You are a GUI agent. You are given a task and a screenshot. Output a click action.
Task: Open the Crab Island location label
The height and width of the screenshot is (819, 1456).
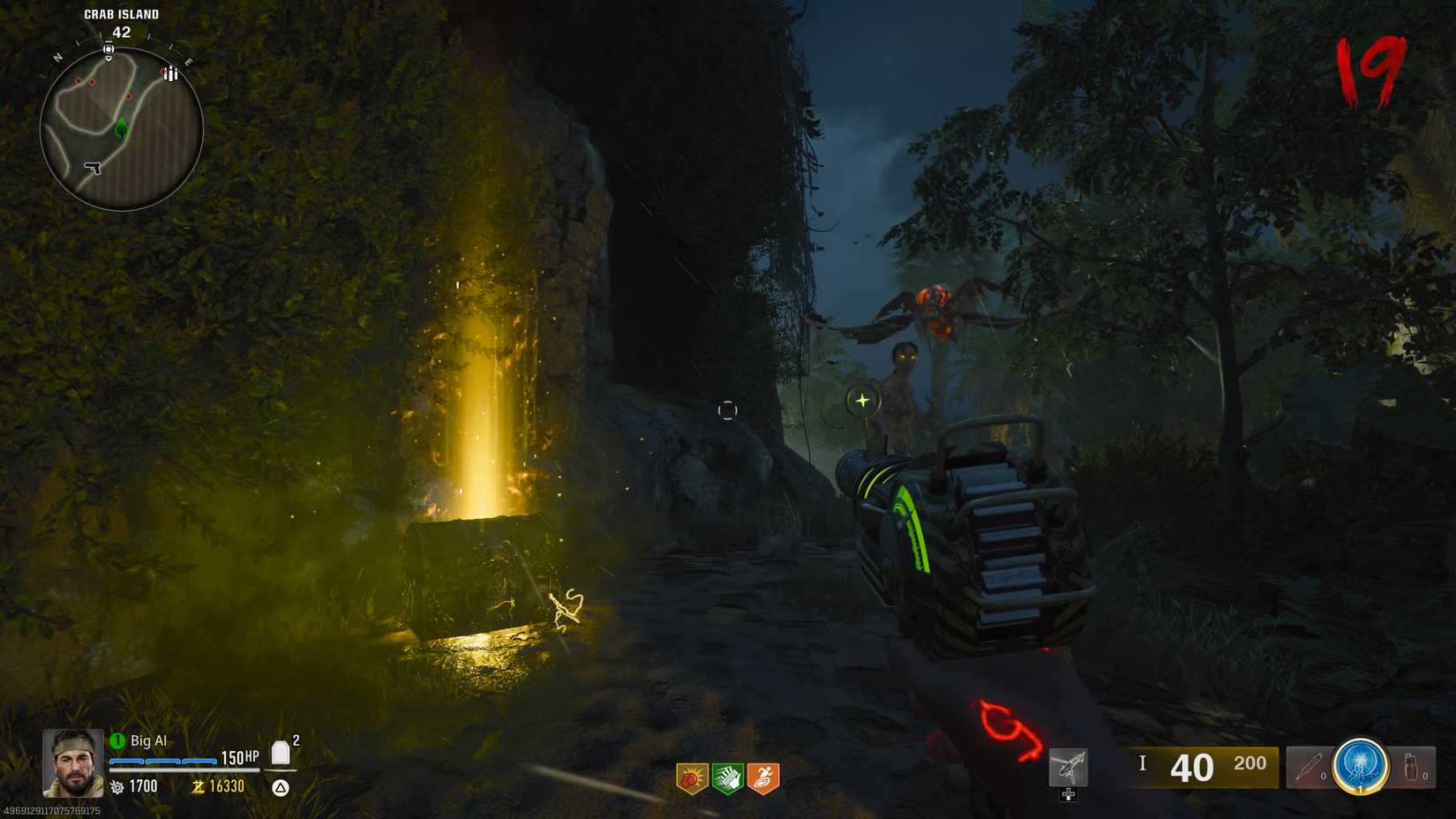(x=121, y=14)
